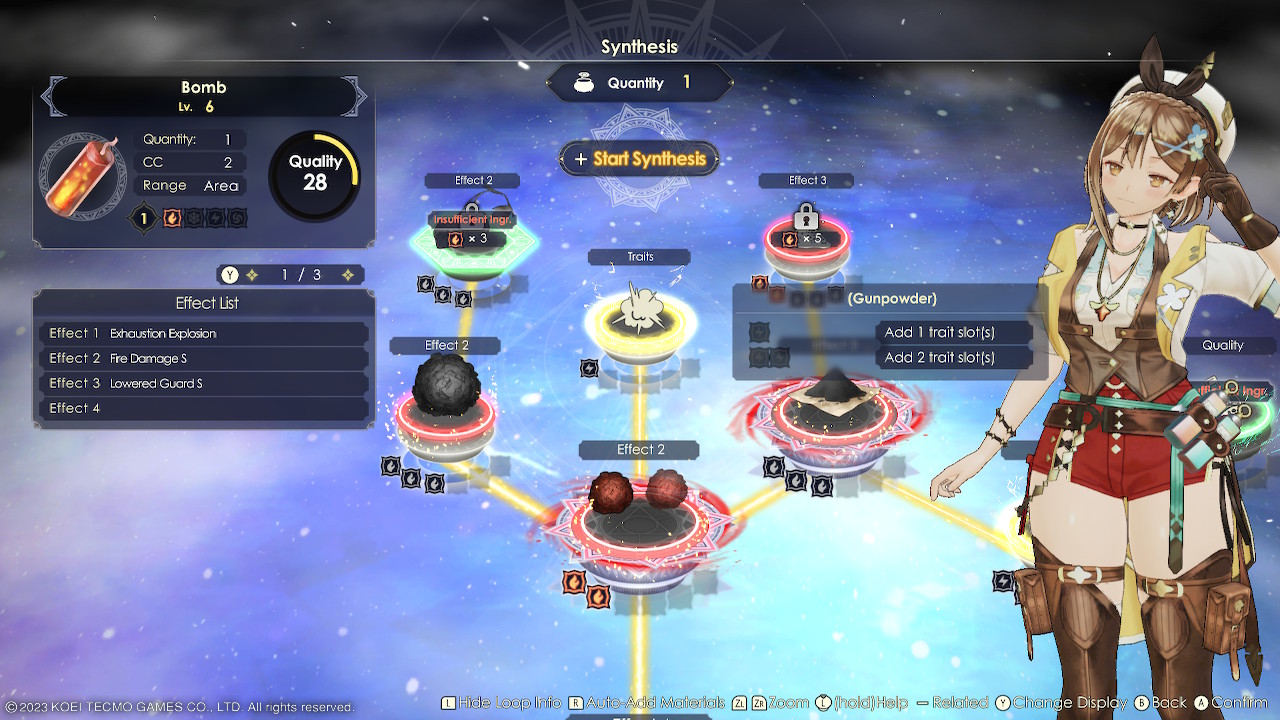Click the Quantity selector at top
This screenshot has height=720, width=1280.
coord(639,83)
